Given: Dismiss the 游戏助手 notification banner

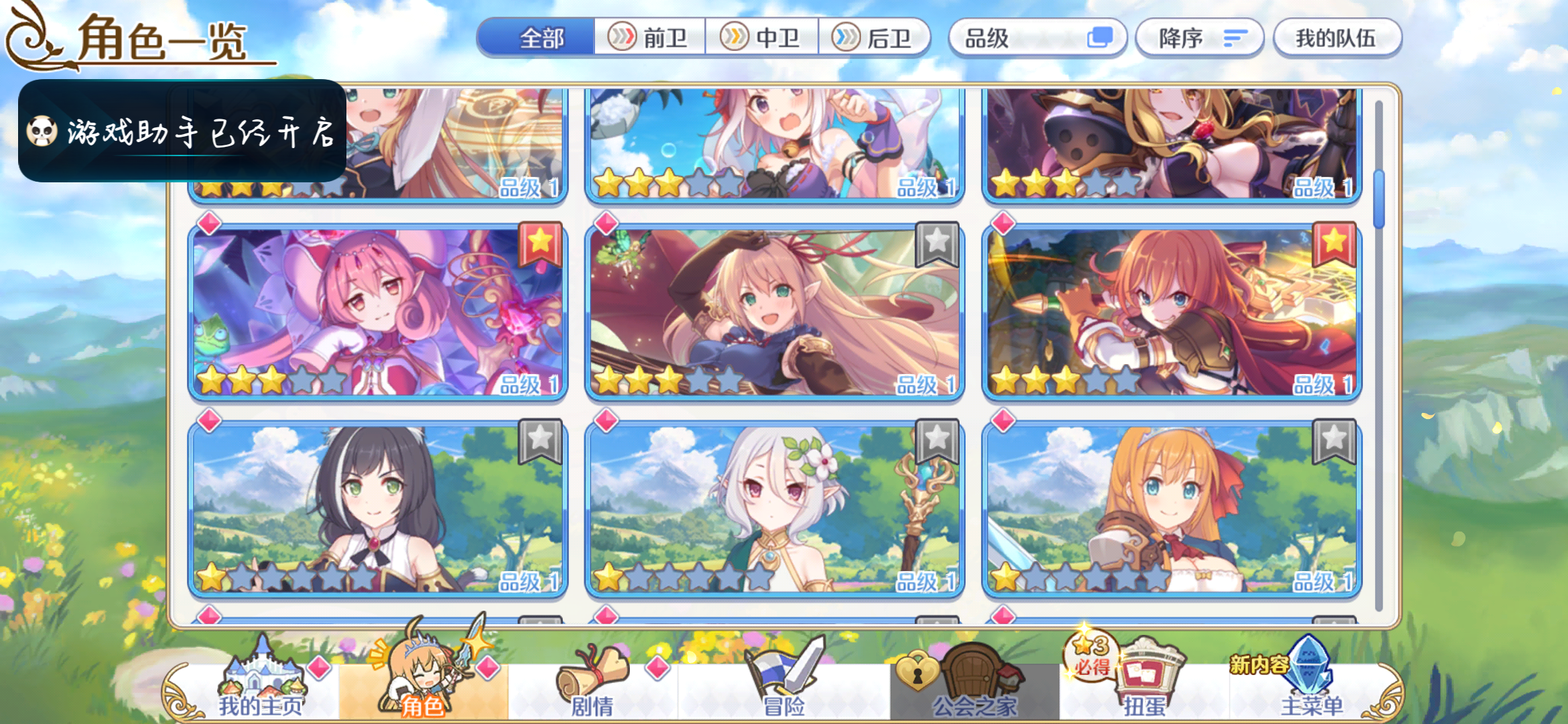Looking at the screenshot, I should 181,132.
